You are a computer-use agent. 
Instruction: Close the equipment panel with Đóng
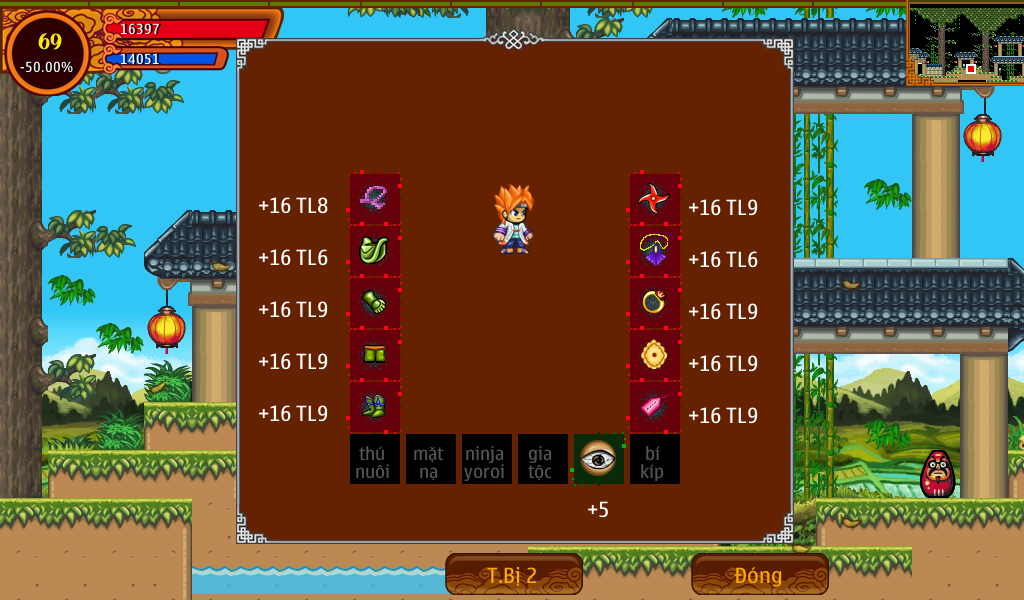759,575
